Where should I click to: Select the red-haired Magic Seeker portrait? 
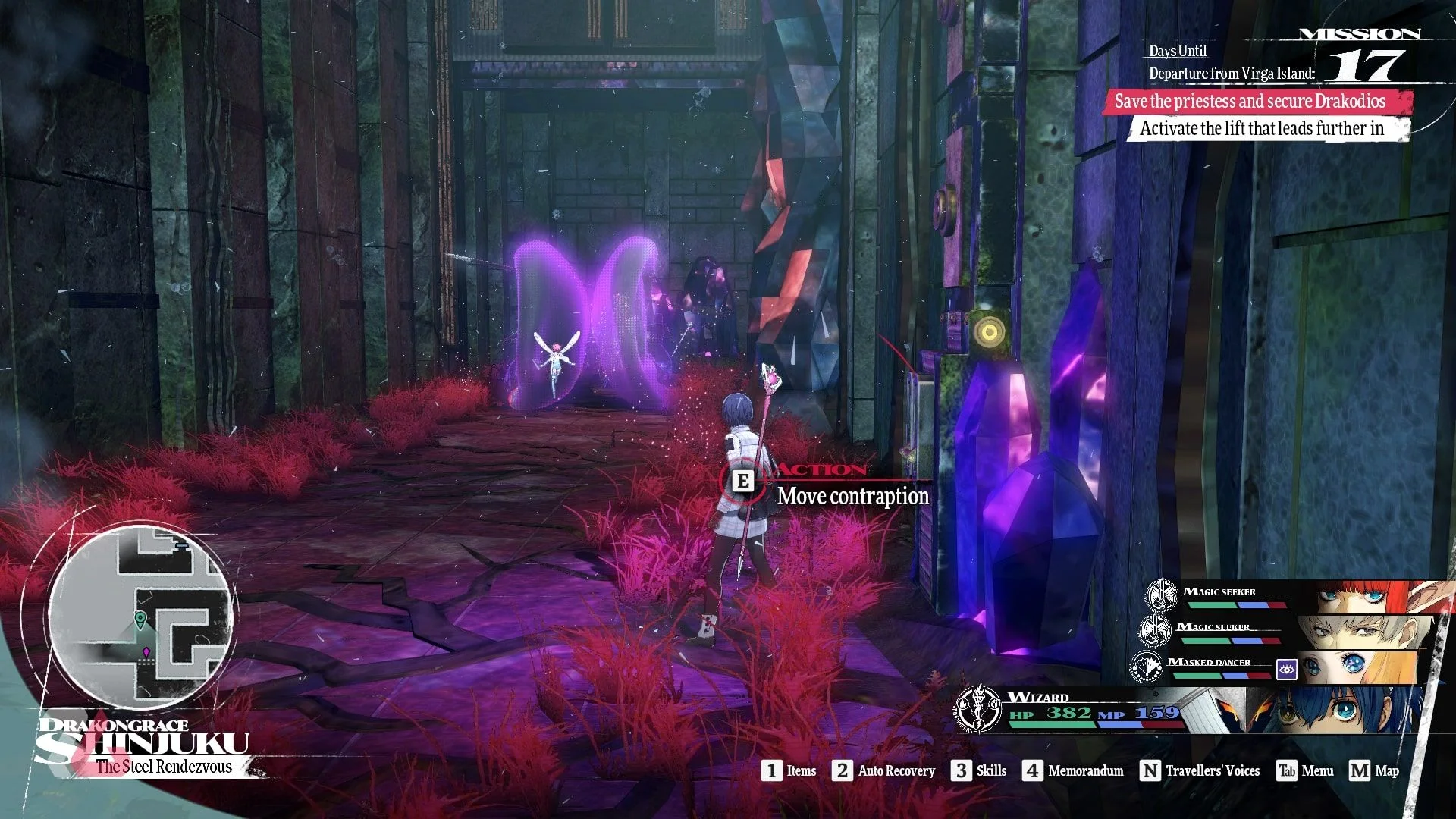click(x=1373, y=598)
